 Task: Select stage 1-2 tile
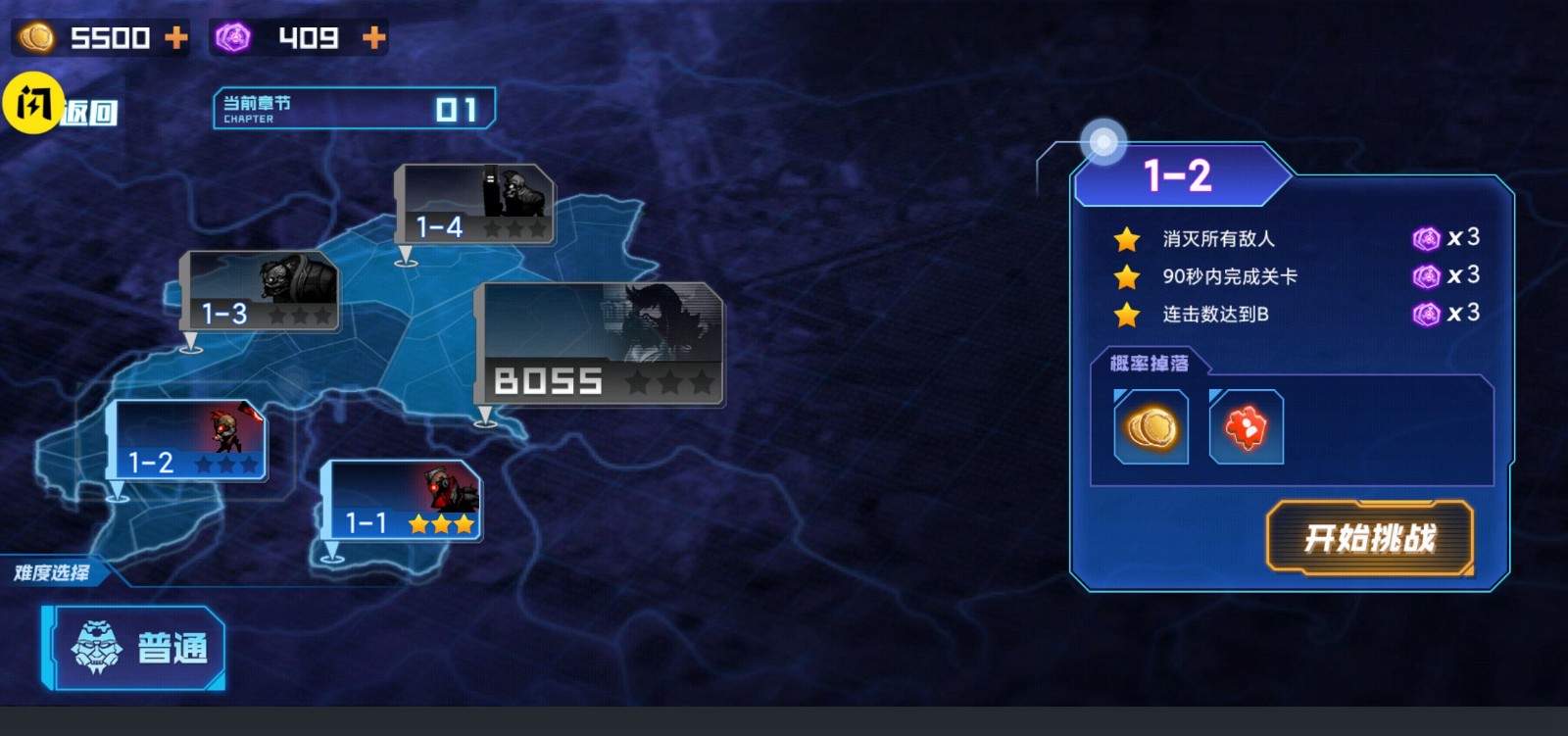tap(188, 440)
